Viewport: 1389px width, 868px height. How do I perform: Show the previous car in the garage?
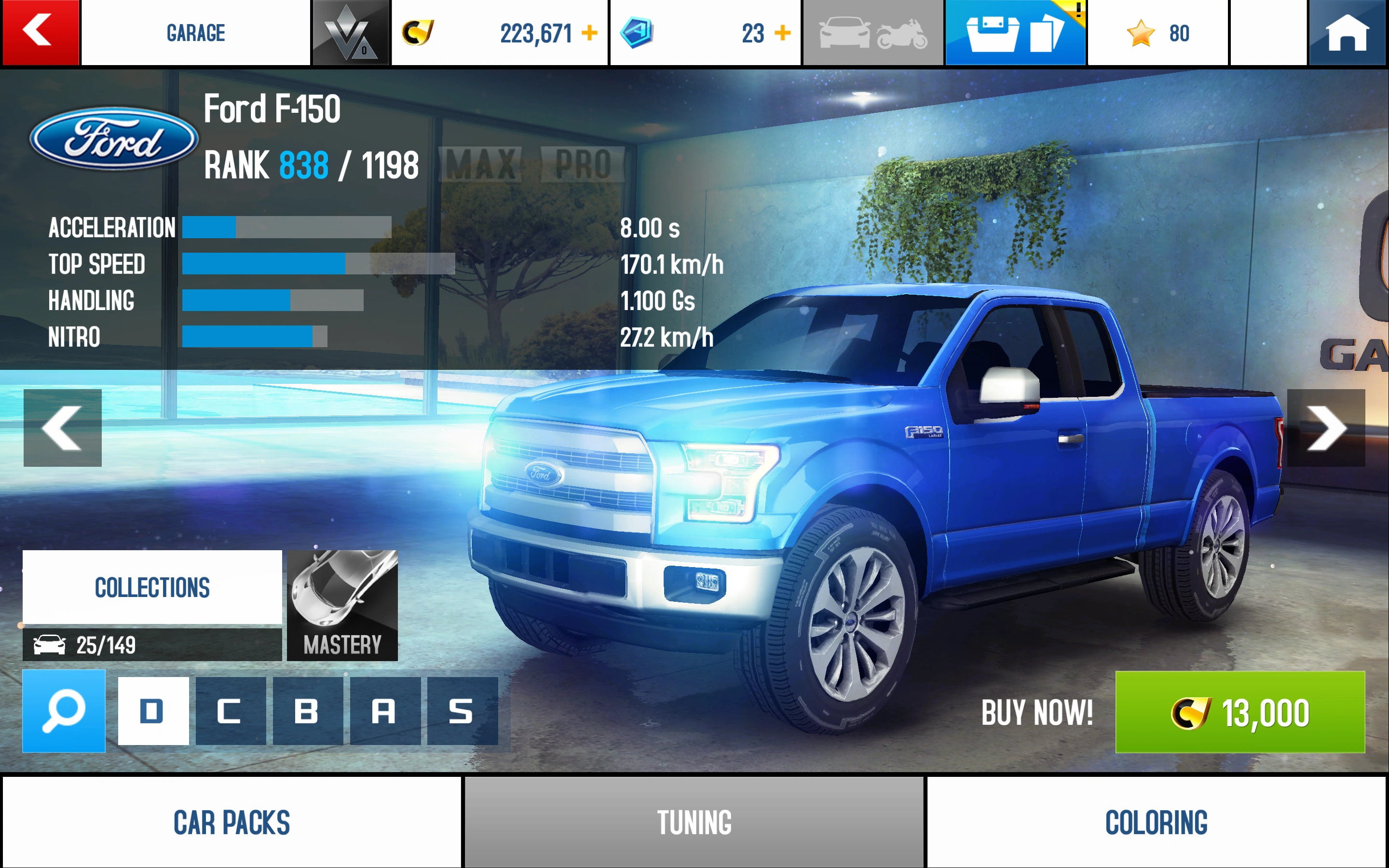click(63, 428)
